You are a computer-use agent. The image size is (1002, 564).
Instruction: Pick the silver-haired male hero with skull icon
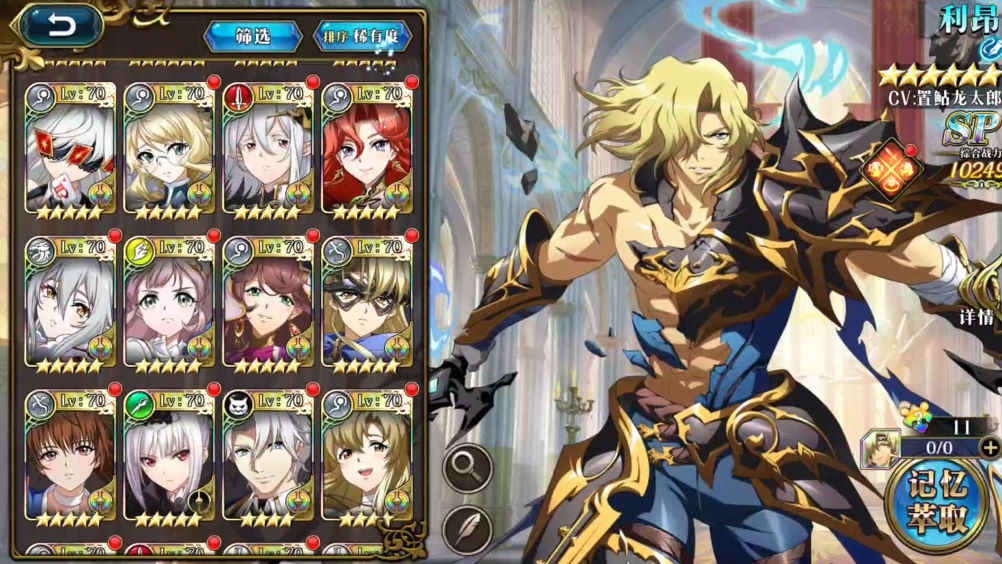tap(267, 456)
